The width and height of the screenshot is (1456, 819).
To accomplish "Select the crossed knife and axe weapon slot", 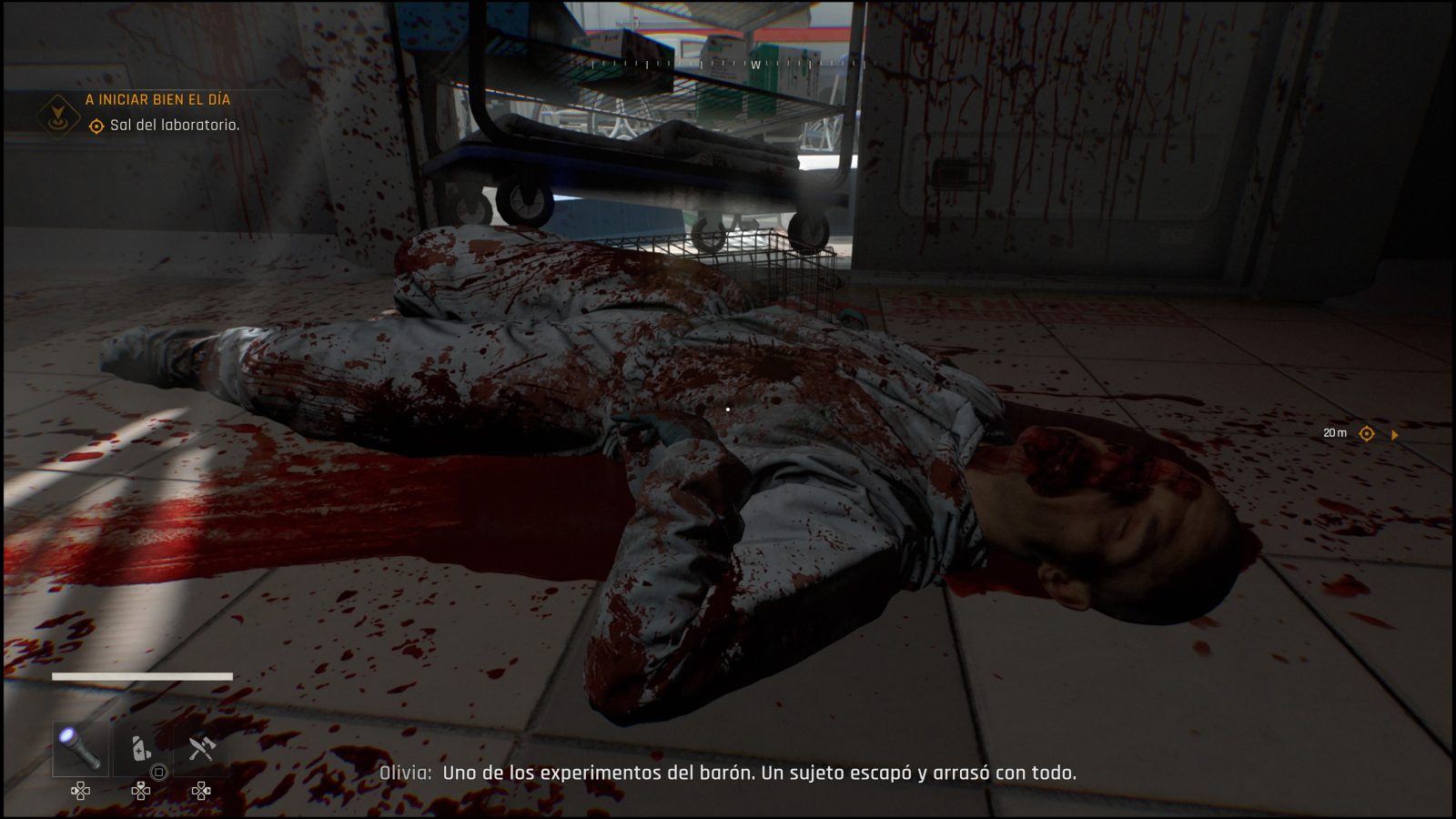I will pyautogui.click(x=201, y=749).
